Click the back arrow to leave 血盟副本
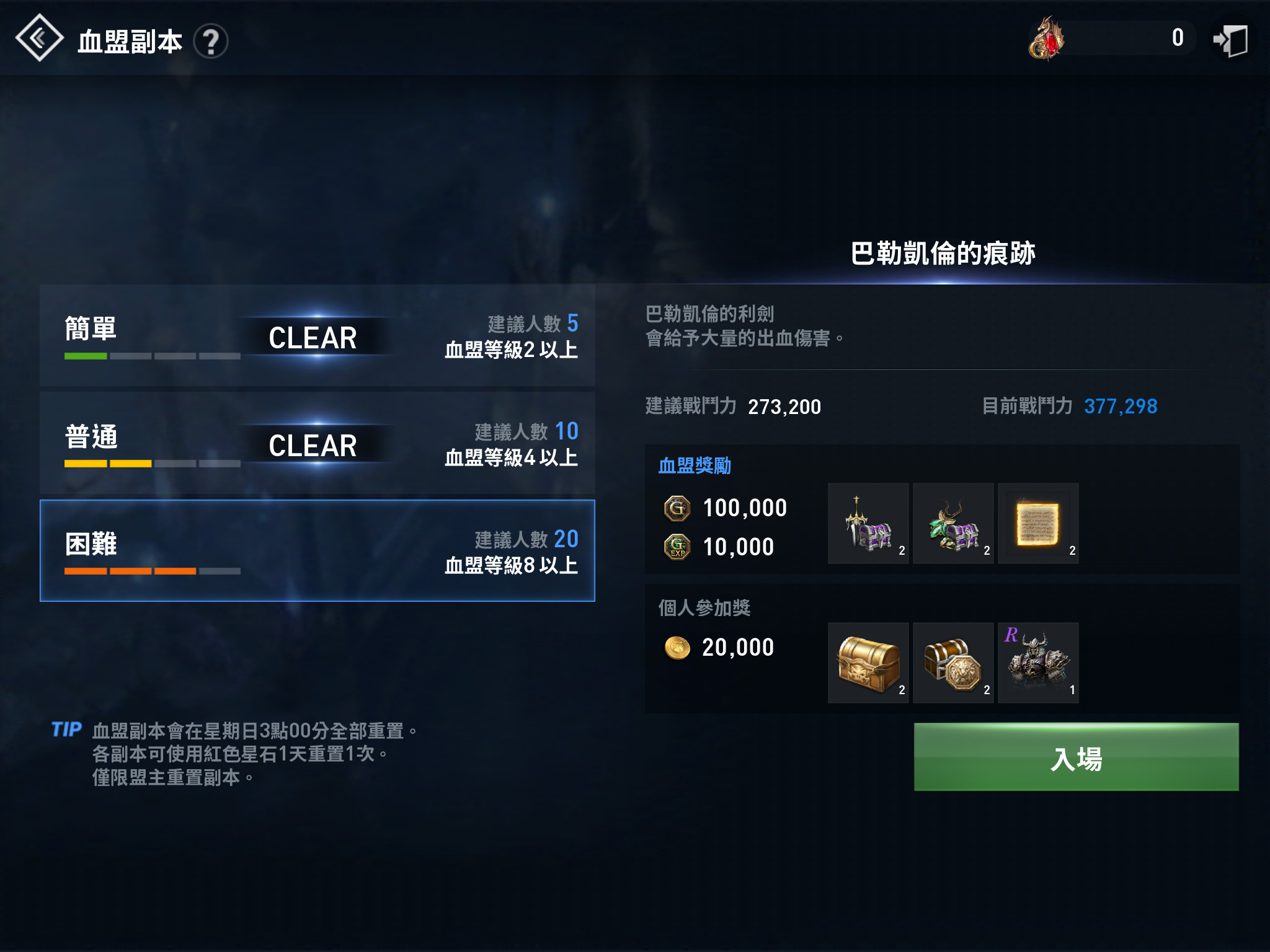The height and width of the screenshot is (952, 1270). pyautogui.click(x=38, y=38)
